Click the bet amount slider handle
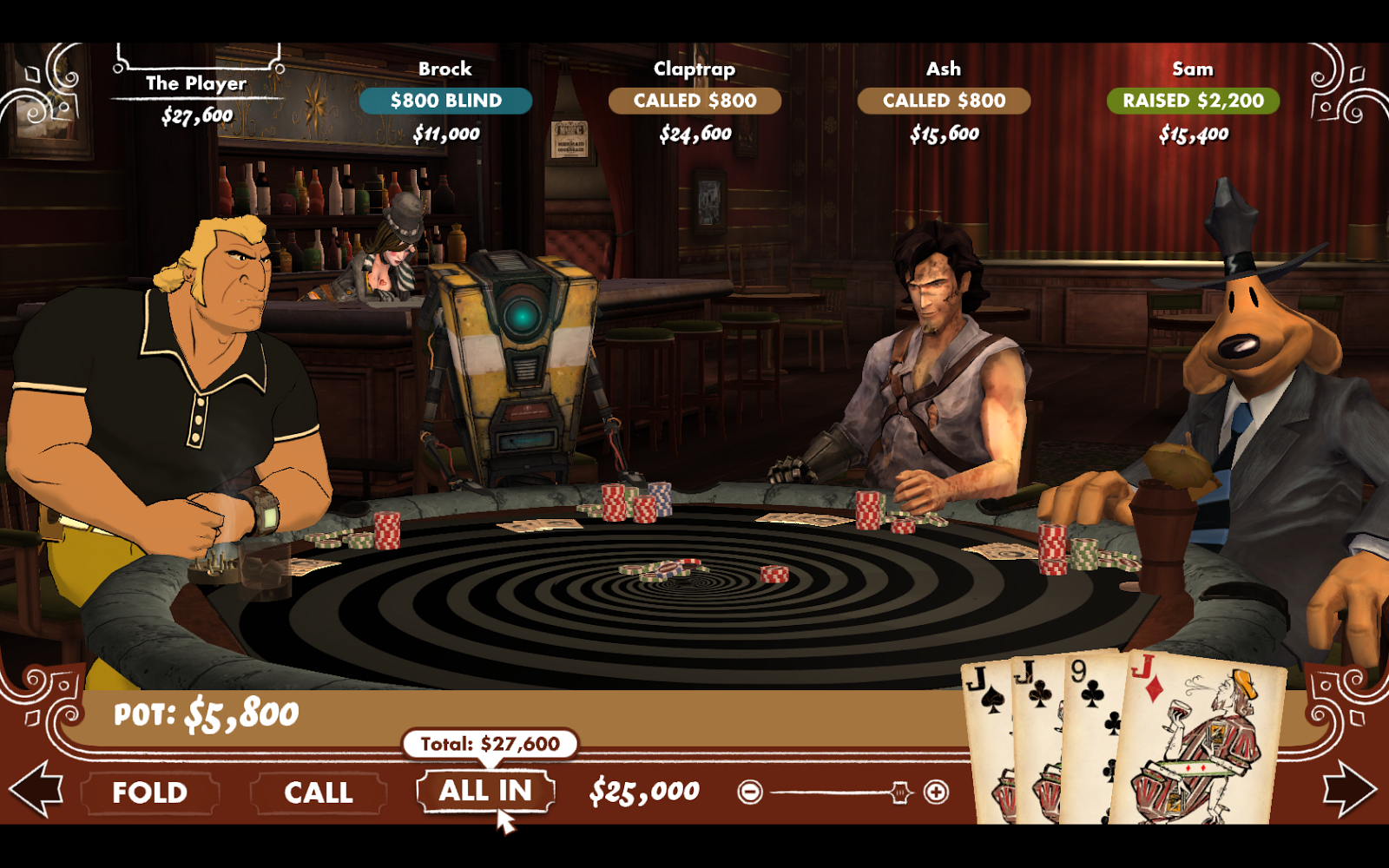 click(900, 792)
